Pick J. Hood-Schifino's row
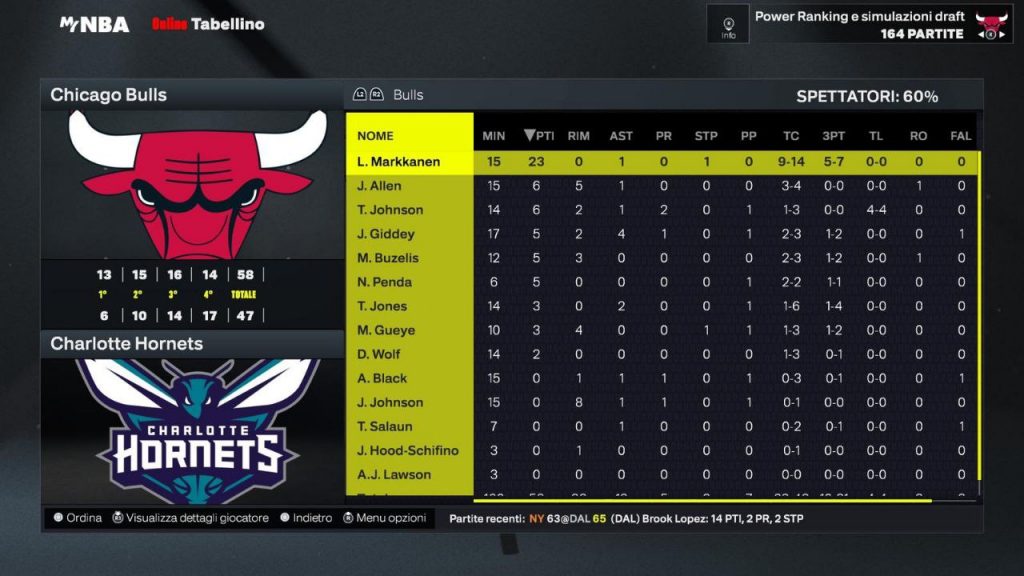 [407, 450]
